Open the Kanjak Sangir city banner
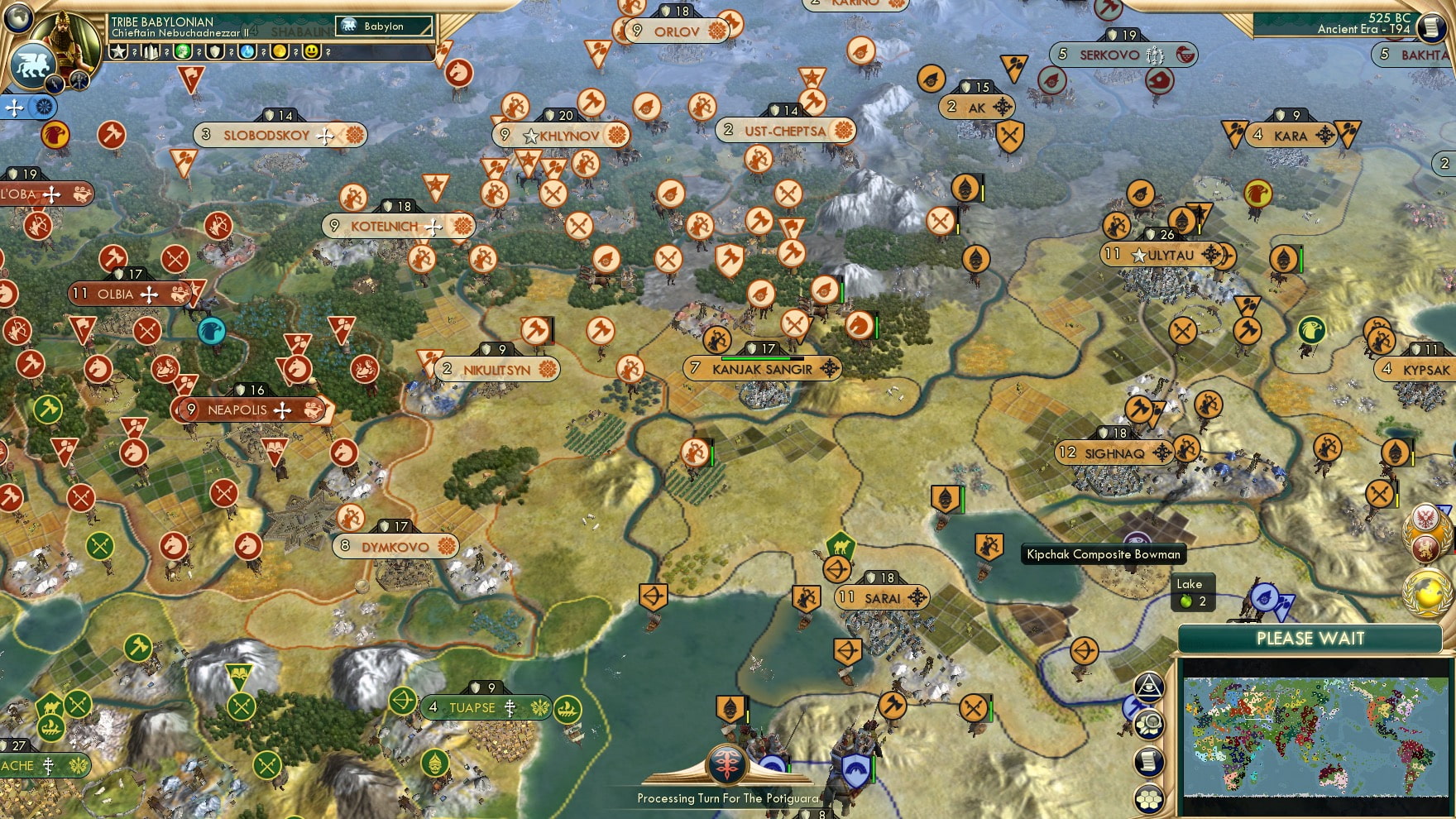 pyautogui.click(x=762, y=369)
